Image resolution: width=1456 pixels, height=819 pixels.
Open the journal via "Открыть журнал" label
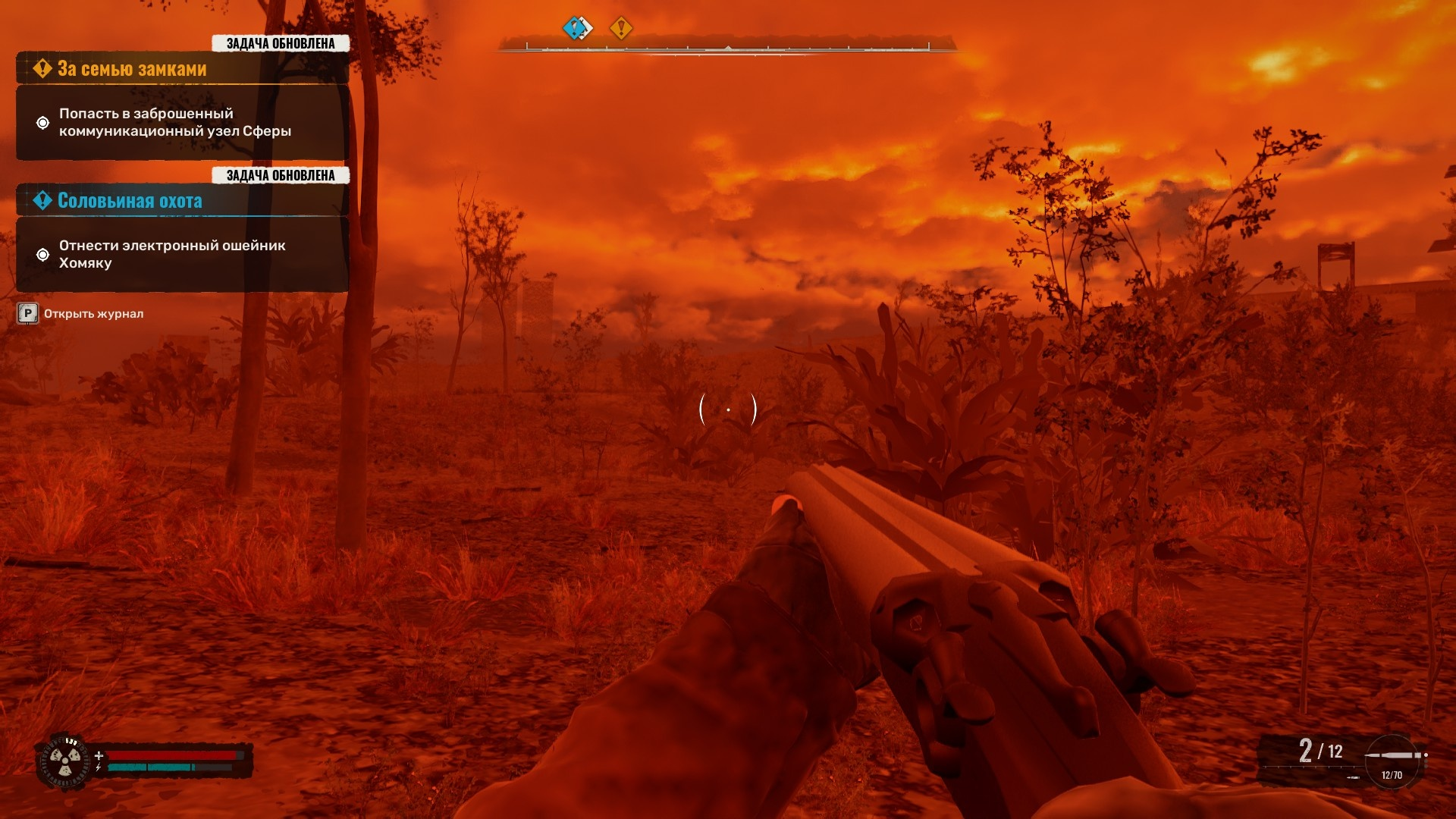93,314
